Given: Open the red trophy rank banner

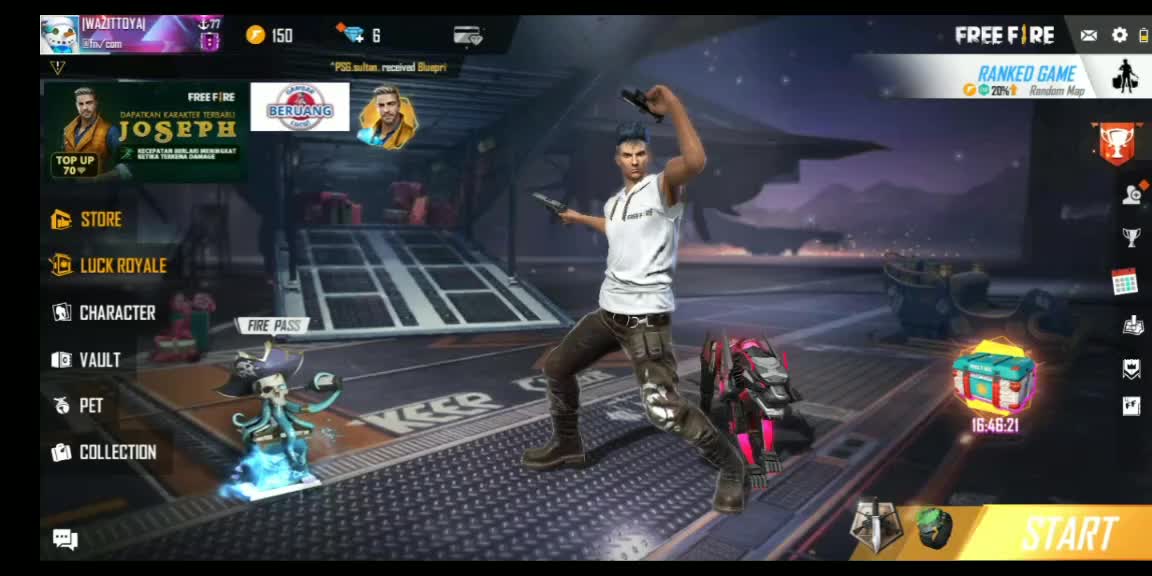Looking at the screenshot, I should [1116, 141].
